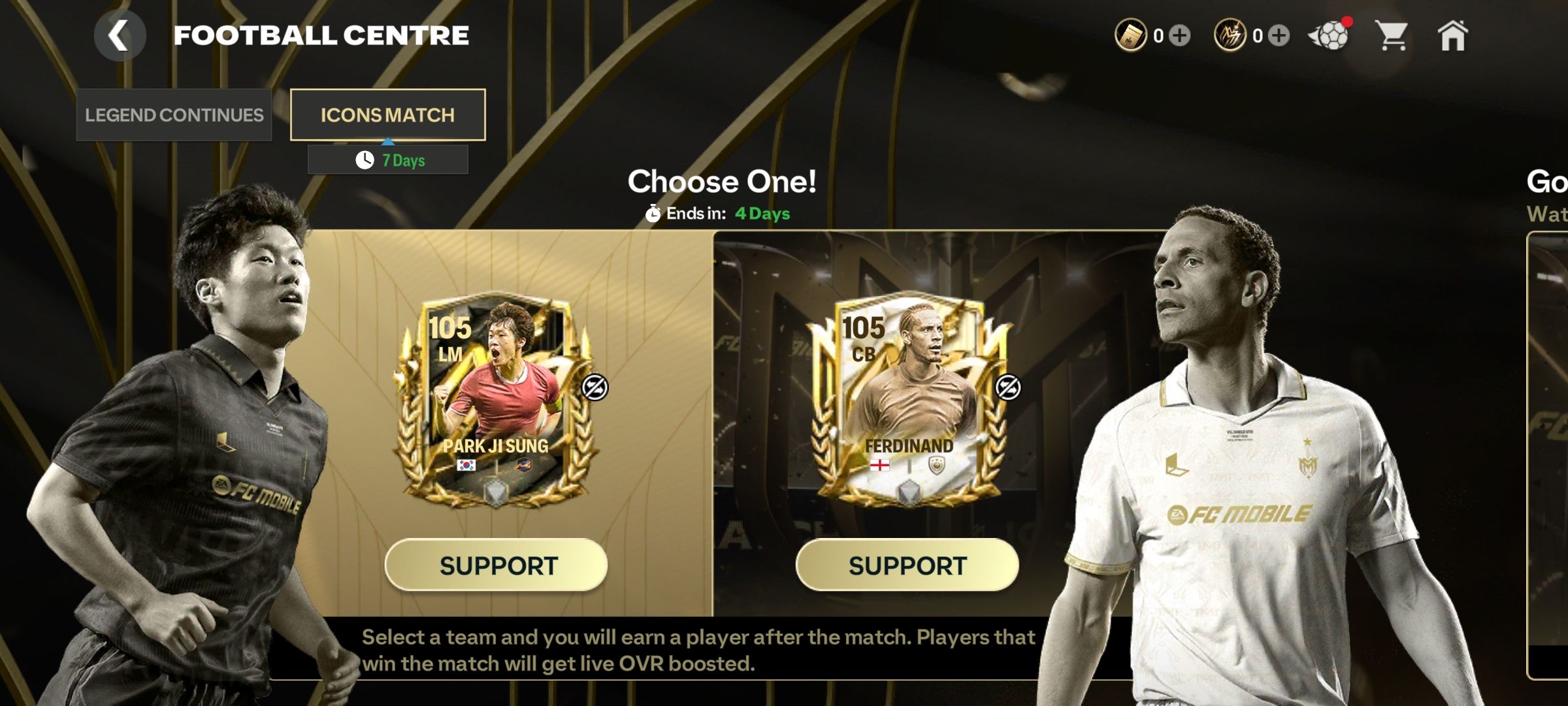Switch to the LEGEND CONTINUES tab
The image size is (1568, 706).
pos(174,115)
